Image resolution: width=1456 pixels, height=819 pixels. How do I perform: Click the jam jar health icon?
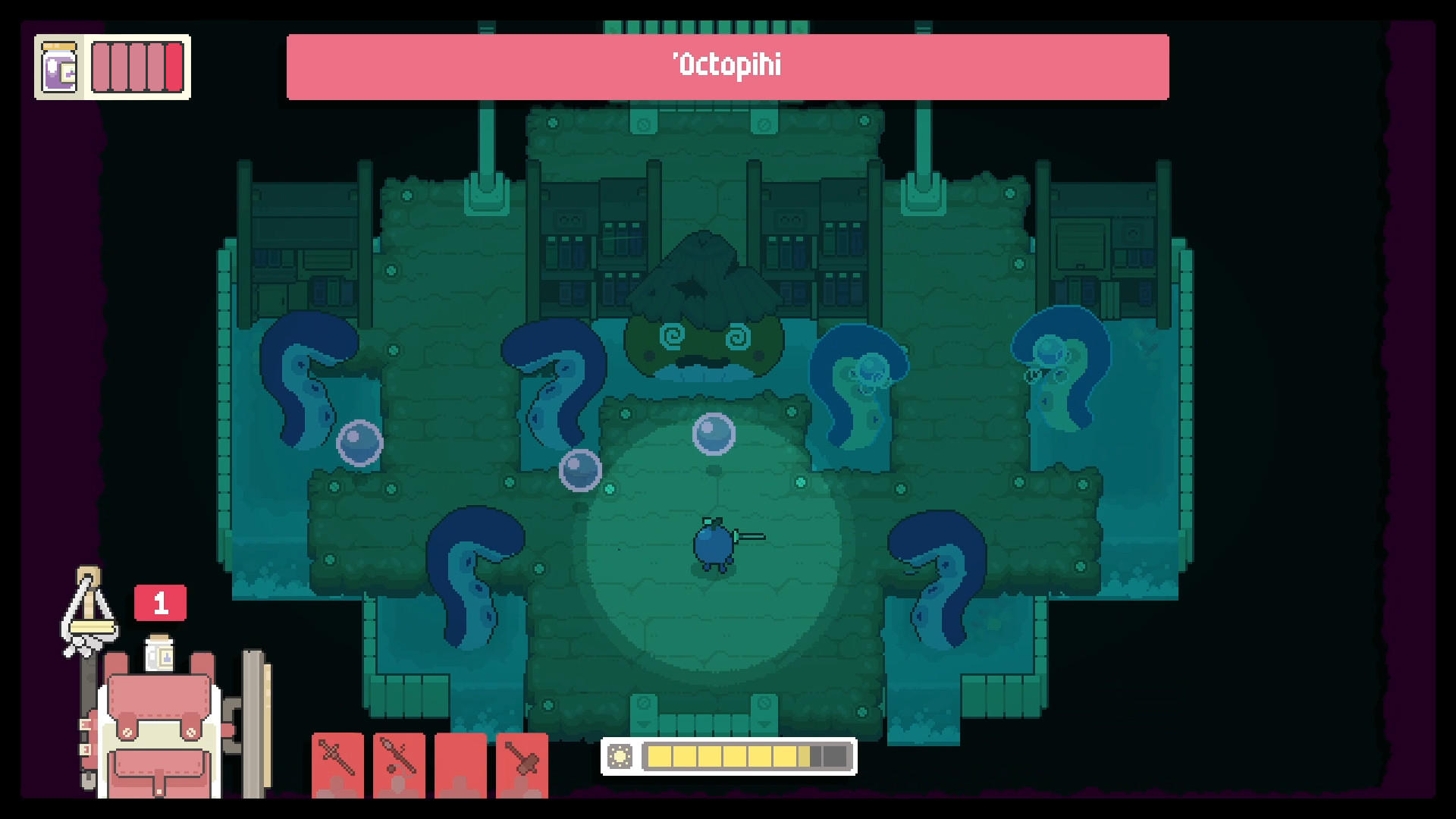(x=60, y=68)
